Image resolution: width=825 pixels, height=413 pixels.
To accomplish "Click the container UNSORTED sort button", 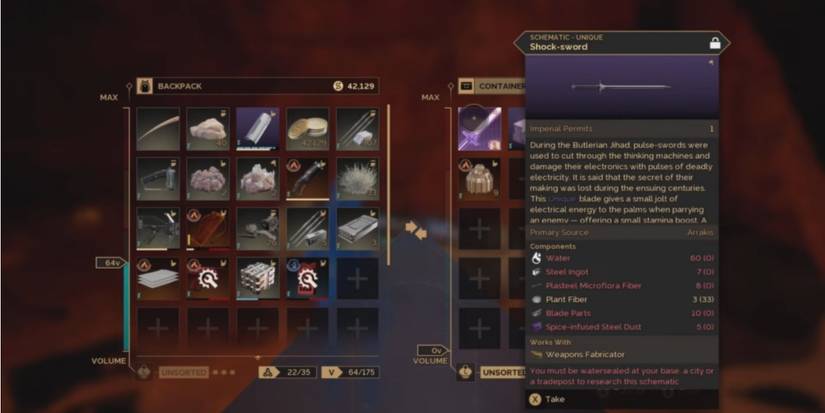I will point(499,372).
